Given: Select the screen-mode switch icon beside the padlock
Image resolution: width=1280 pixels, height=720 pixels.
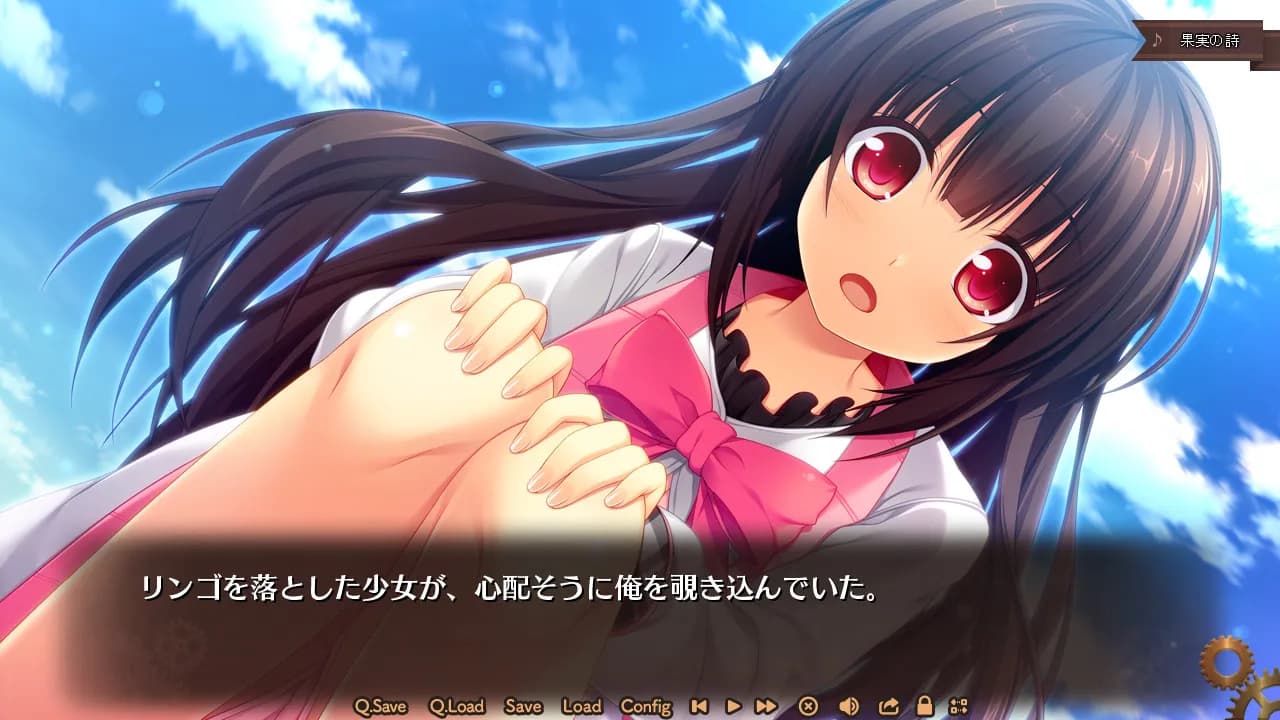Looking at the screenshot, I should pyautogui.click(x=960, y=706).
